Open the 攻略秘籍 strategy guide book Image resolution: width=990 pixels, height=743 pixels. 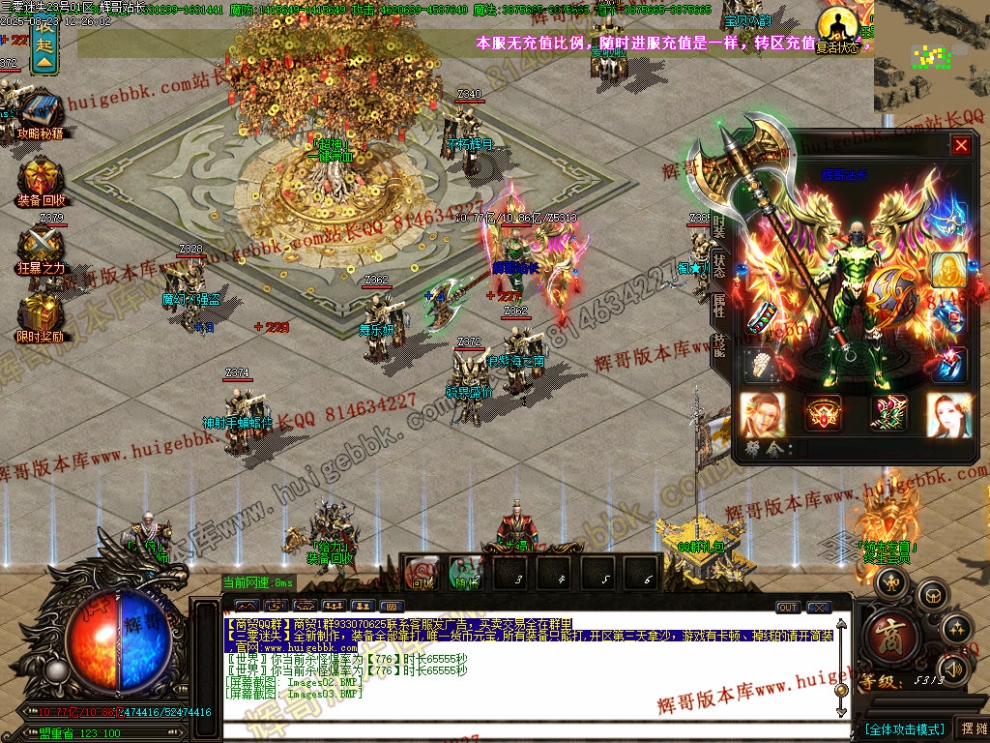click(x=41, y=111)
